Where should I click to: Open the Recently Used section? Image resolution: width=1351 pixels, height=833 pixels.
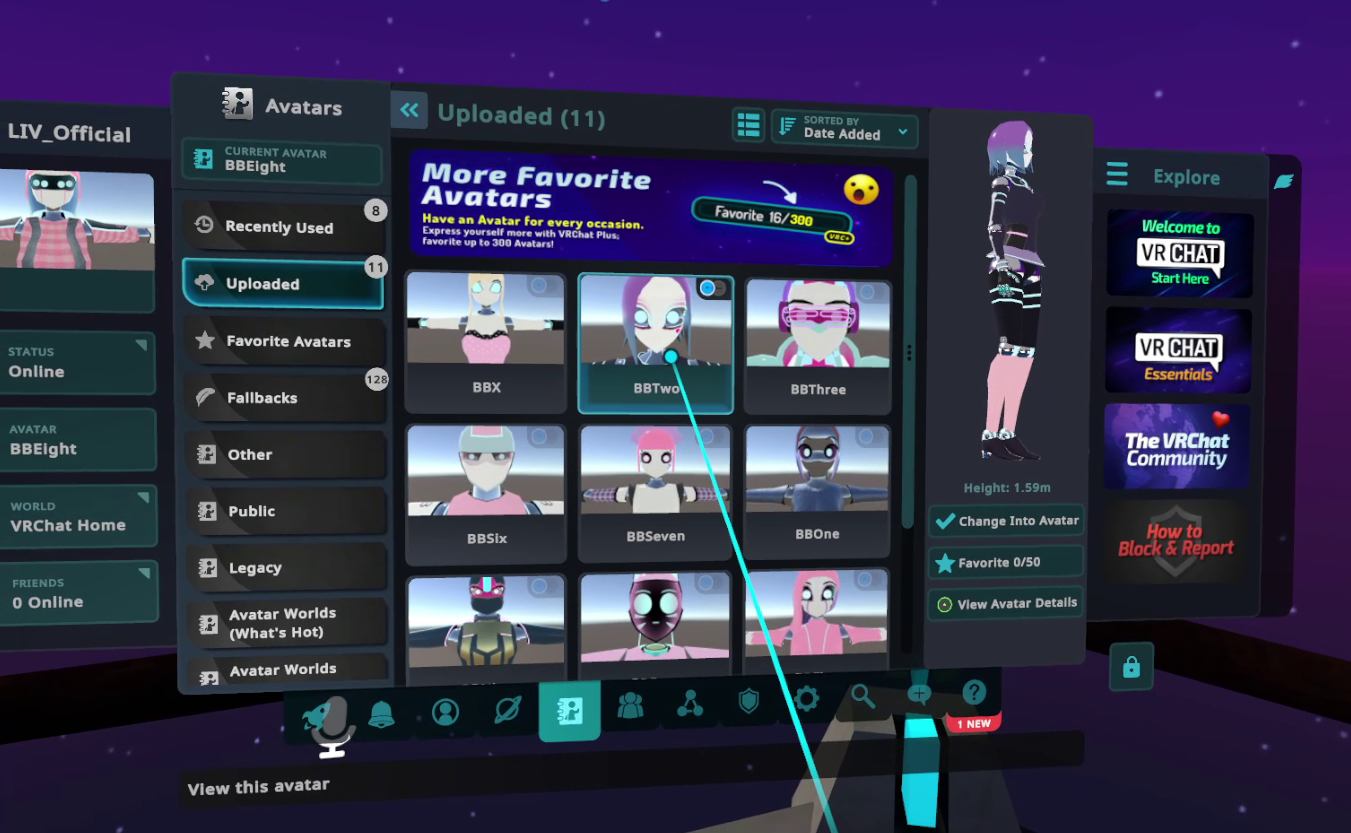(x=283, y=227)
